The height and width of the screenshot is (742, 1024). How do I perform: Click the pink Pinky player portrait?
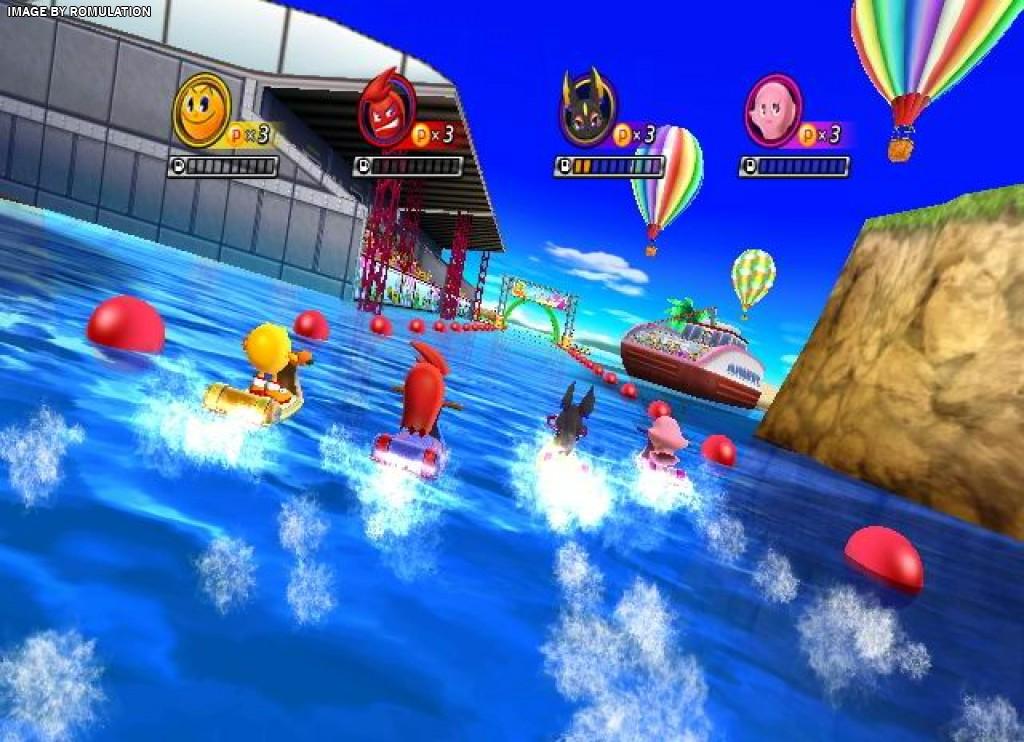click(773, 110)
